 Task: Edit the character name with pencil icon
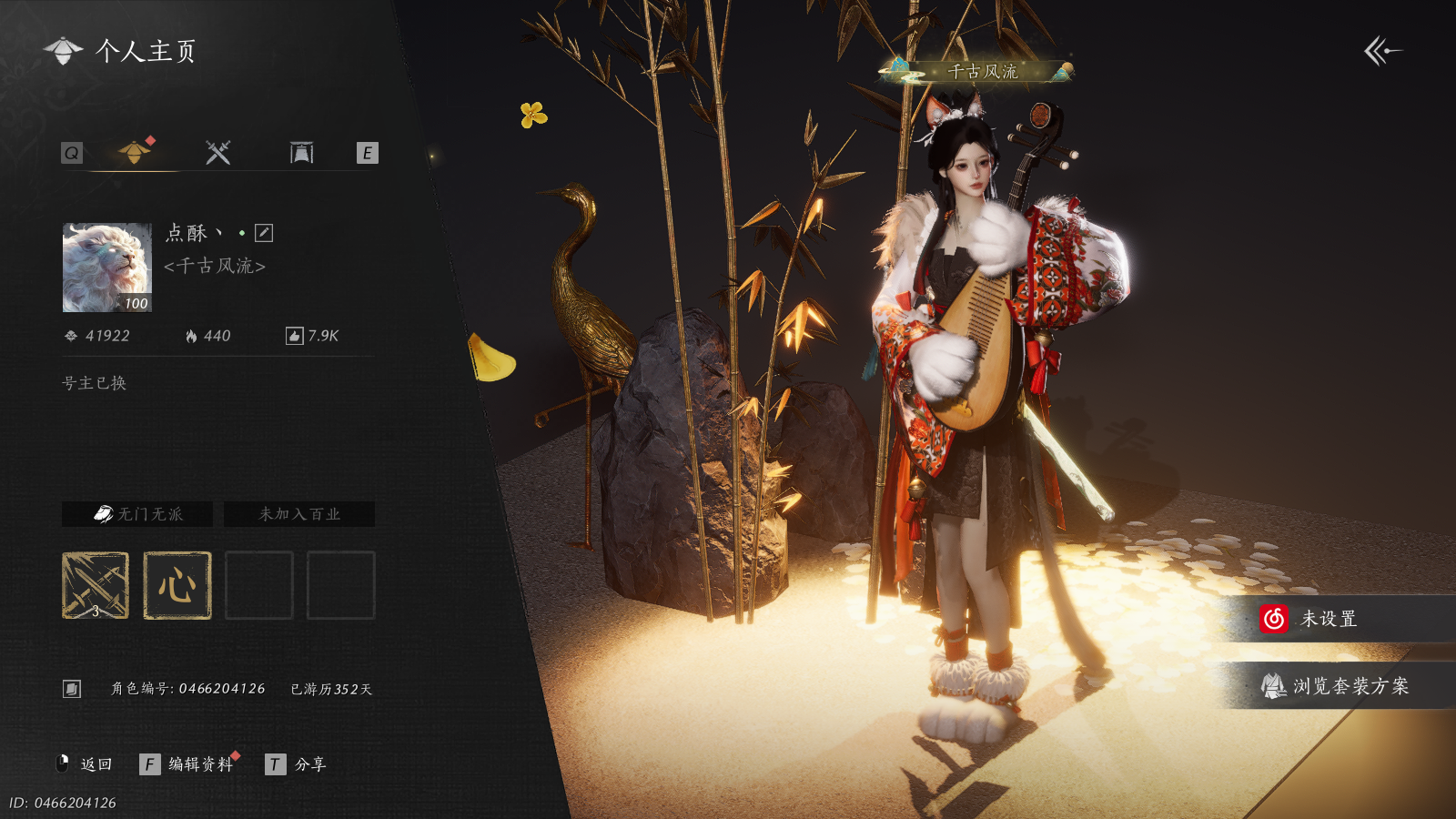264,233
